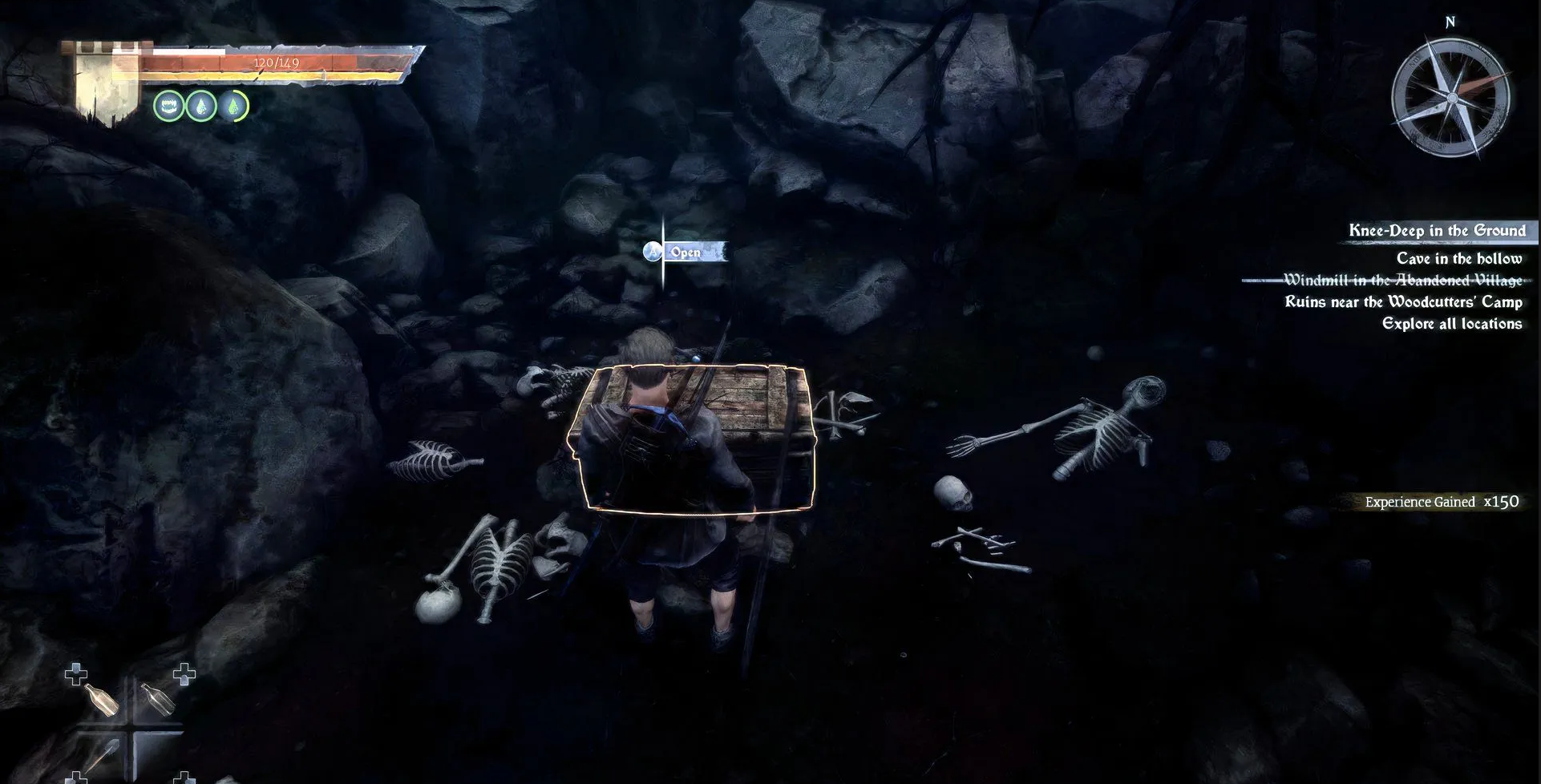The image size is (1541, 784).
Task: Check the green droplet status effect icon
Action: pos(234,106)
